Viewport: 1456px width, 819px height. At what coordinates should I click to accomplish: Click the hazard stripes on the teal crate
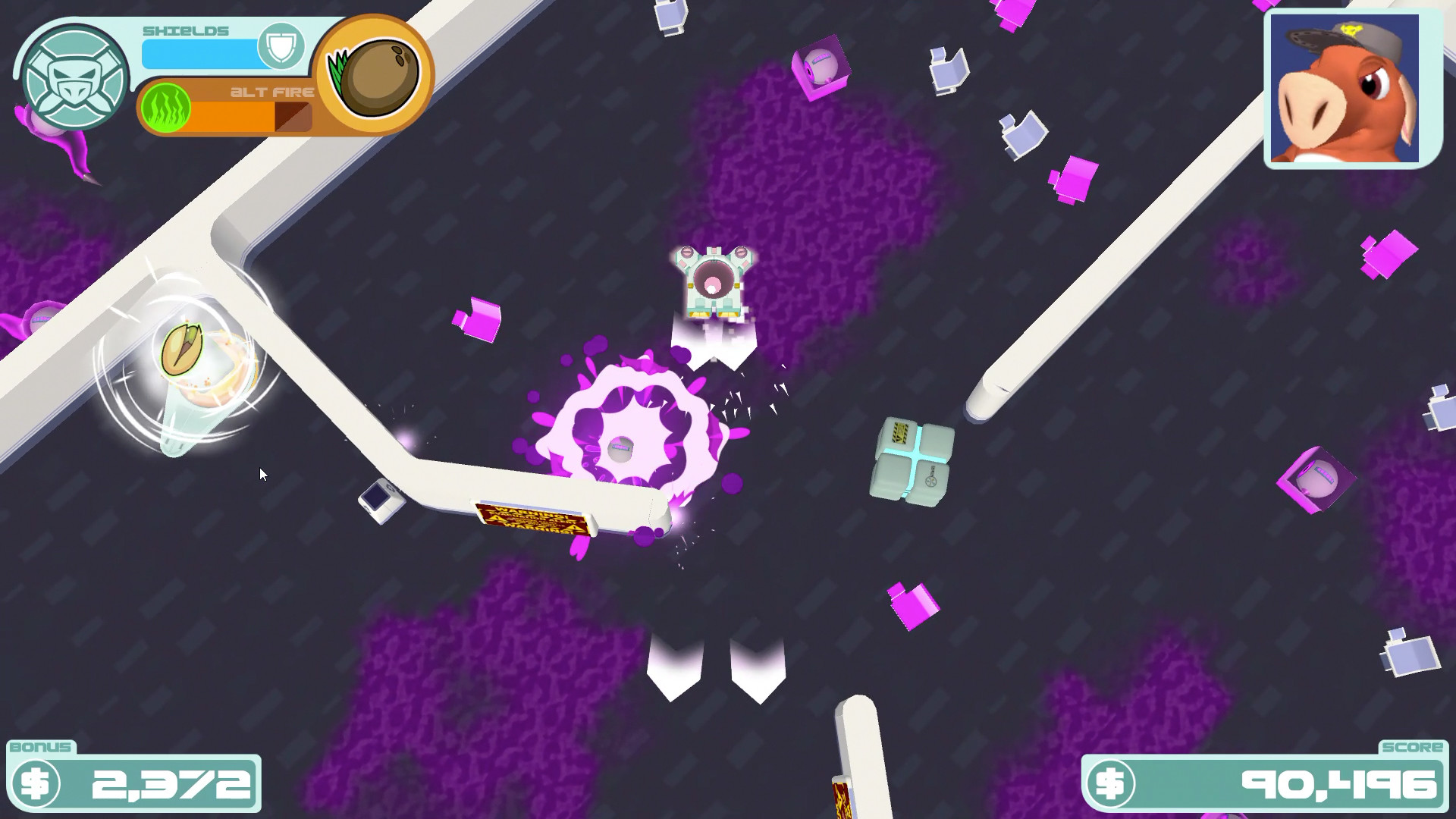(x=901, y=434)
